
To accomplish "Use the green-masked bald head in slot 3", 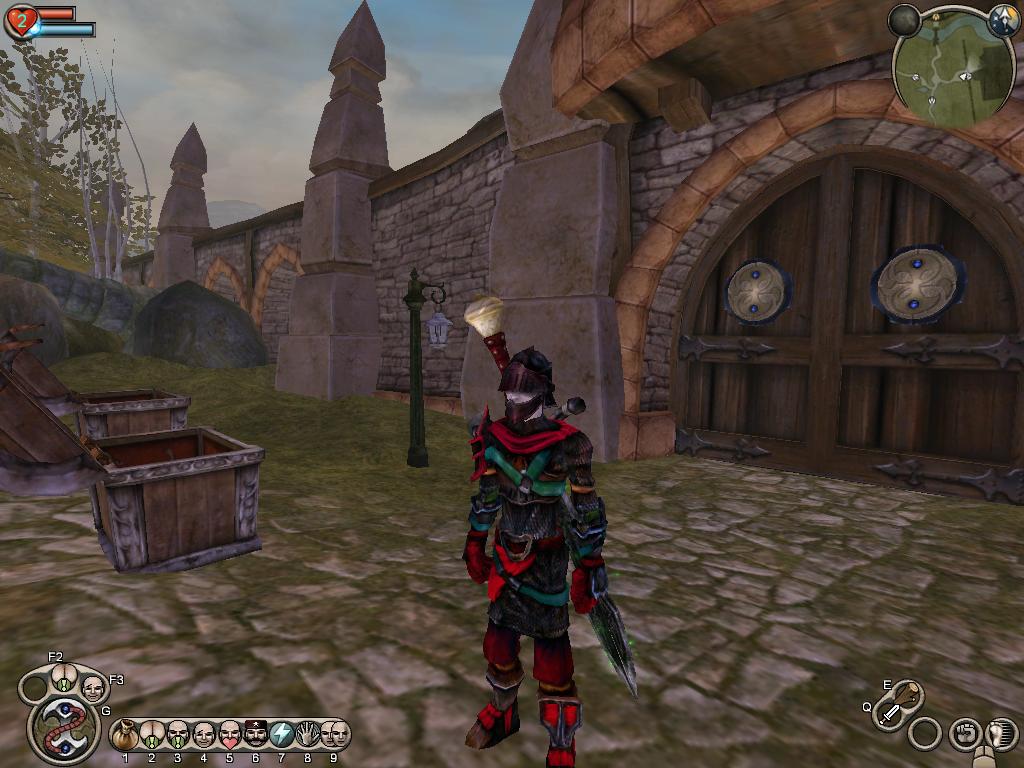I will coord(178,735).
